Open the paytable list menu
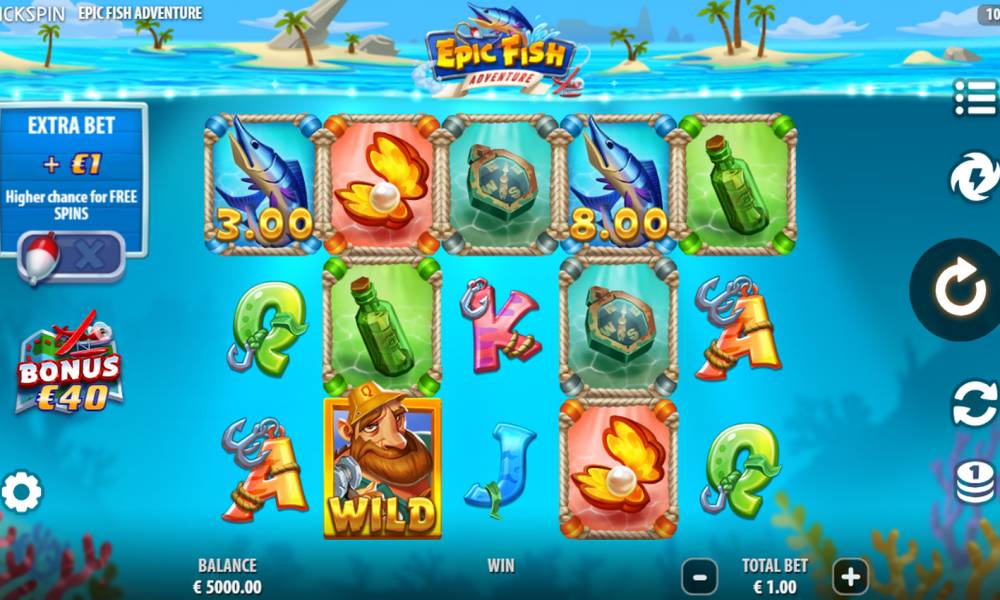This screenshot has width=1000, height=600. 974,98
